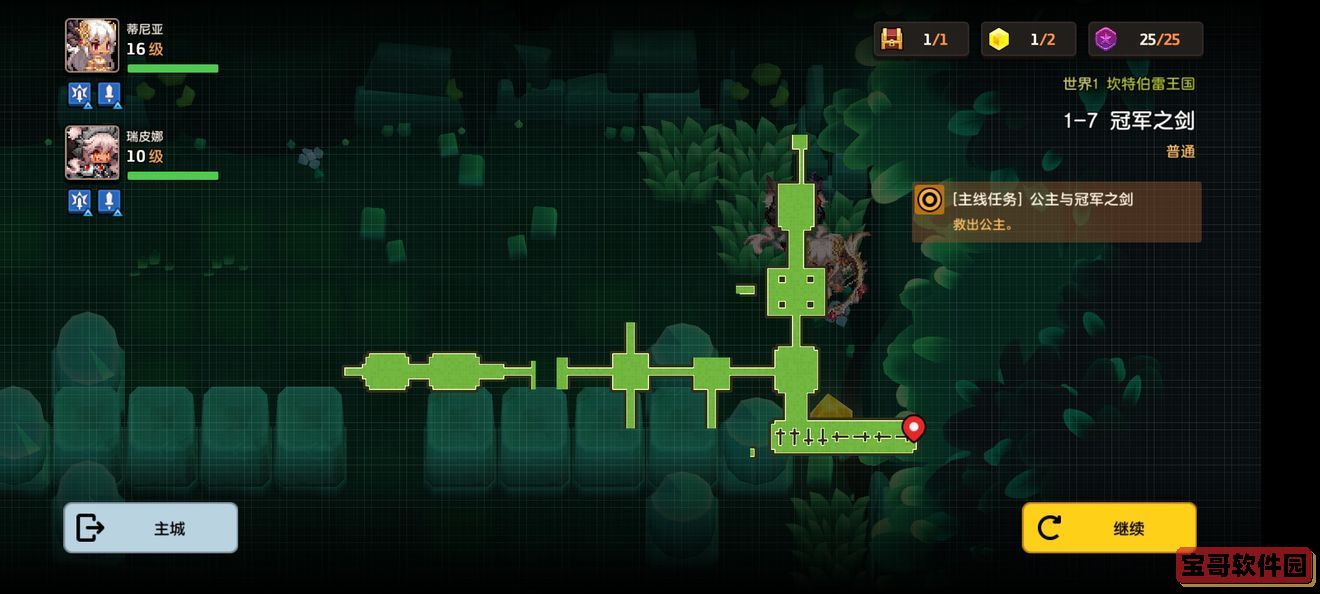Open the 公主与冠军之剑 main quest tracker
Viewport: 1320px width, 594px height.
pos(1056,211)
